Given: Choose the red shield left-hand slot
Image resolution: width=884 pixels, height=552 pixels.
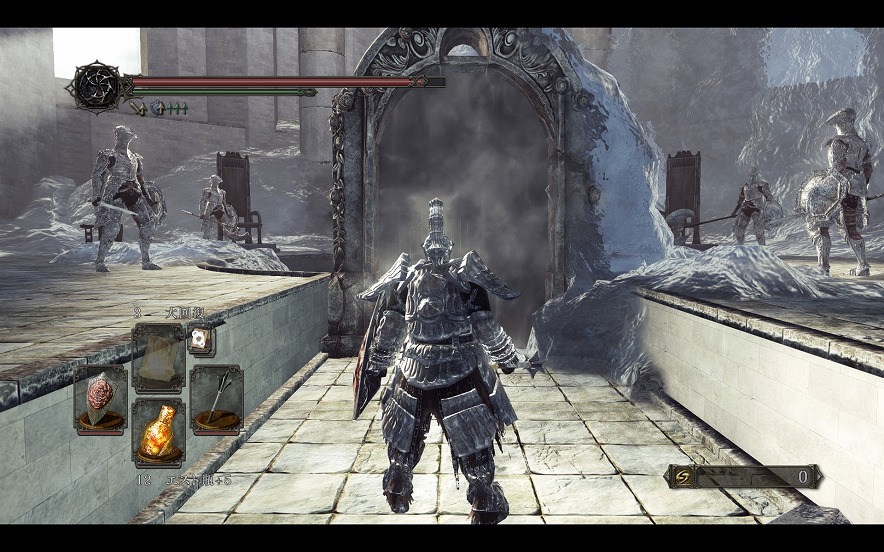Looking at the screenshot, I should tap(100, 398).
